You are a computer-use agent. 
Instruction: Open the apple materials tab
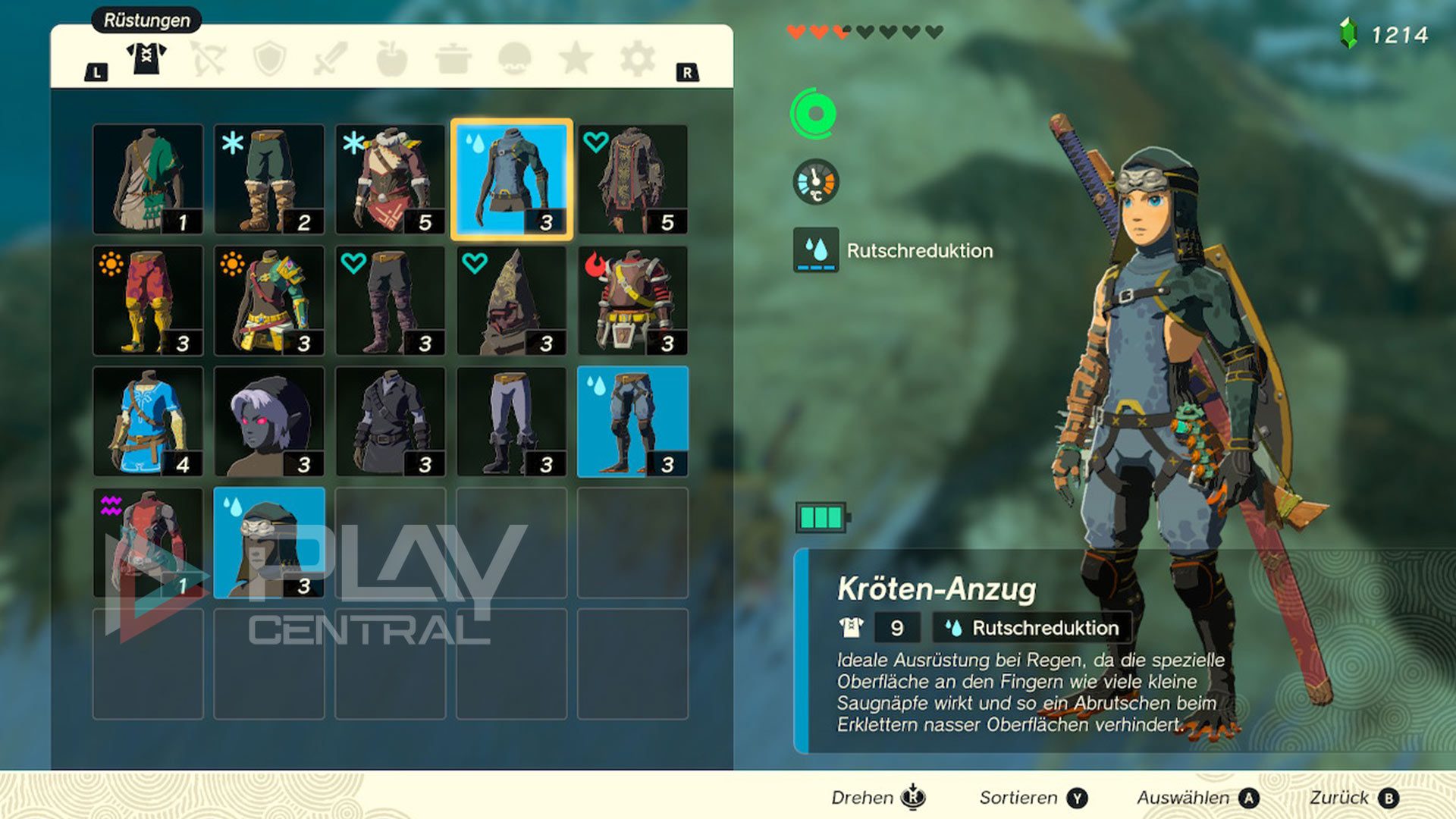pos(392,58)
